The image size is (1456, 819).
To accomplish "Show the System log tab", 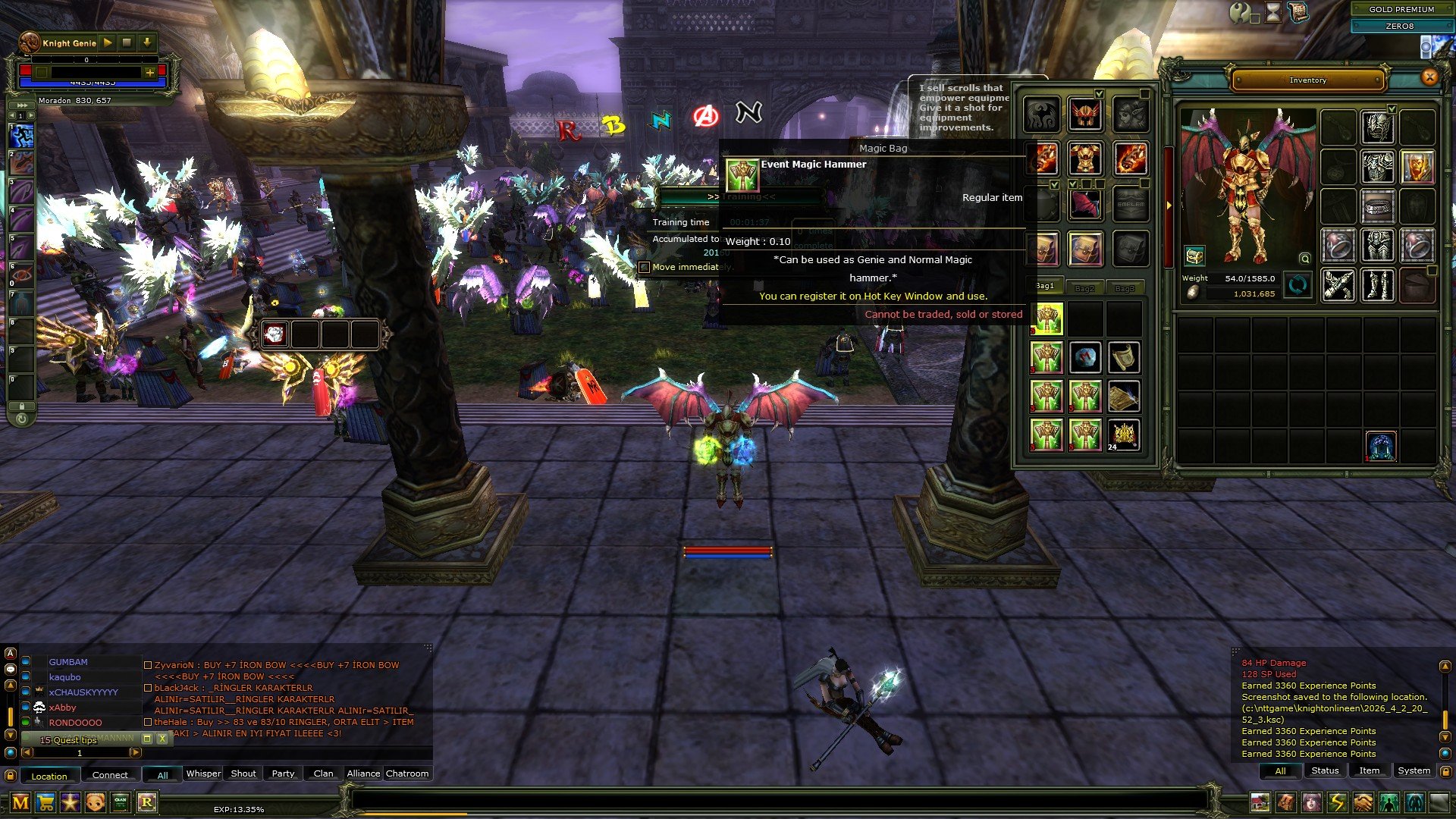I will click(1414, 770).
